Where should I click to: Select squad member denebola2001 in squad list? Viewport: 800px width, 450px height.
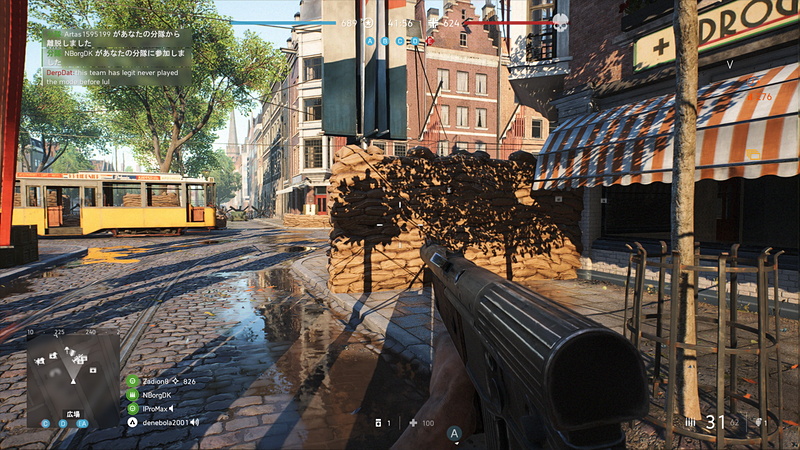(164, 422)
